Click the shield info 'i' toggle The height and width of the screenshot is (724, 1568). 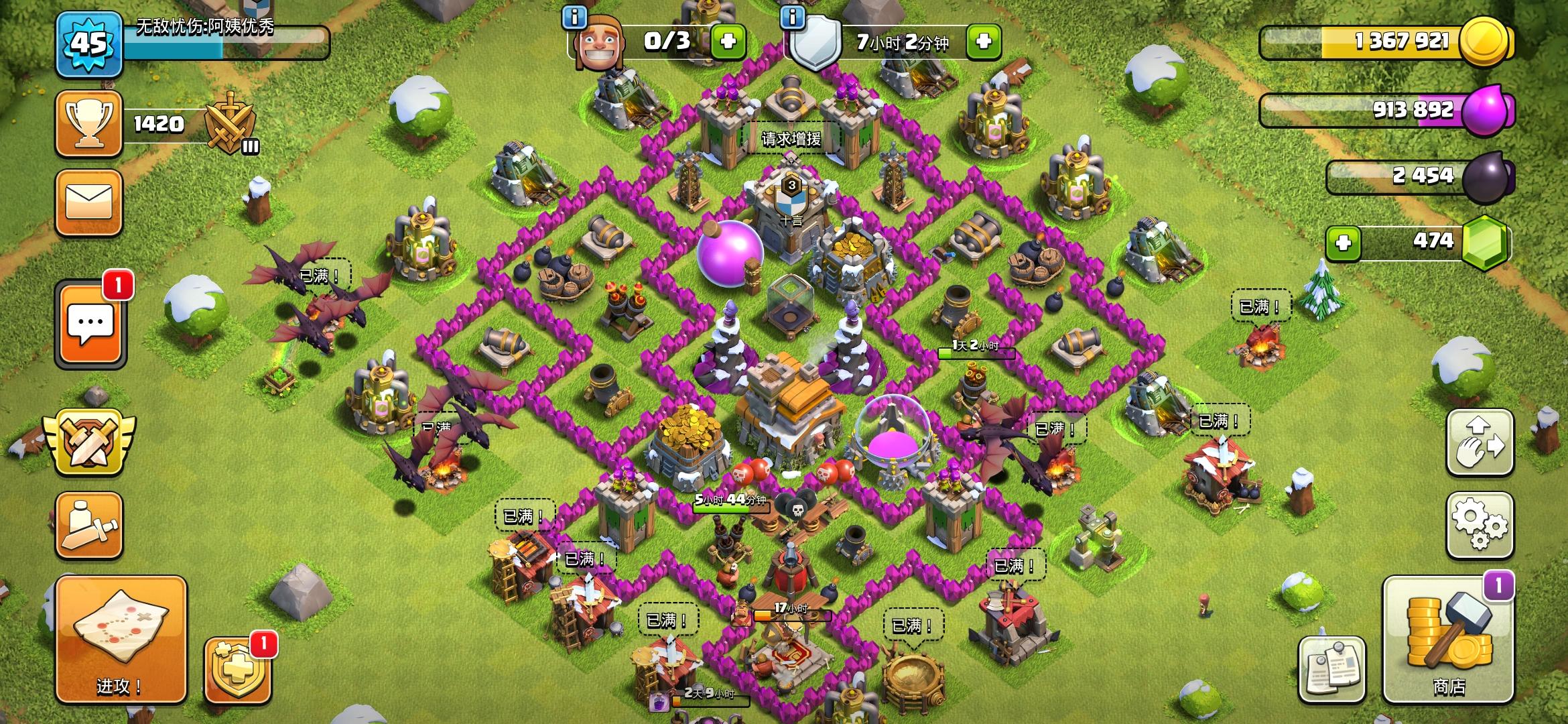[x=793, y=19]
